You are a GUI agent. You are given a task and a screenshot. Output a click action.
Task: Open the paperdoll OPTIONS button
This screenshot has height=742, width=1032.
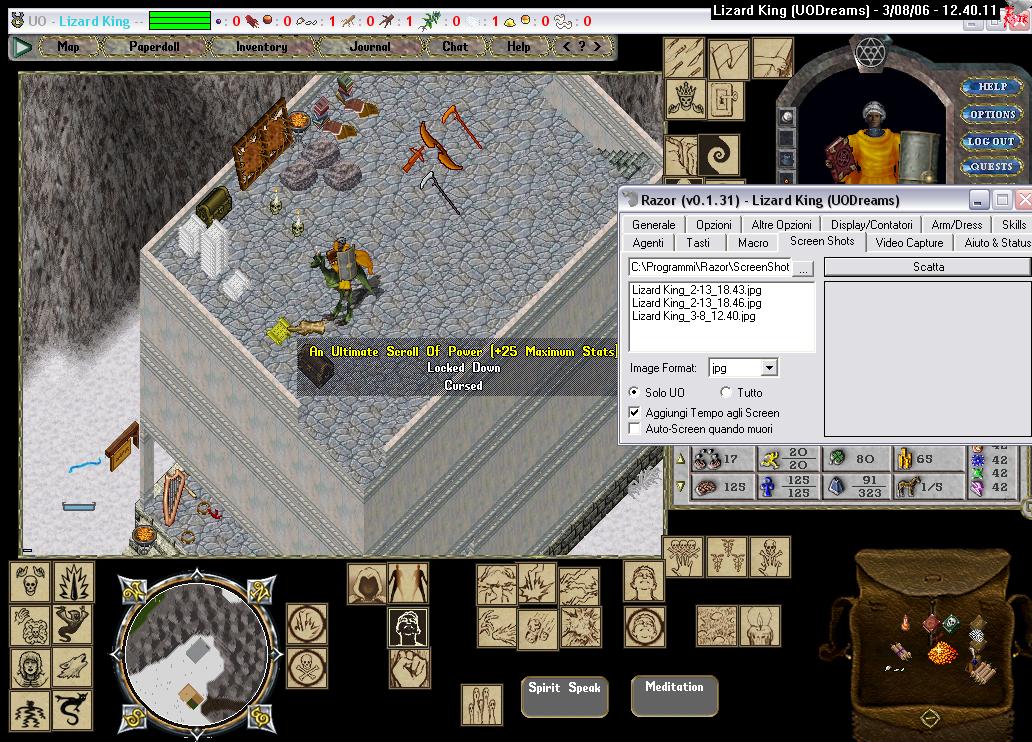[992, 114]
